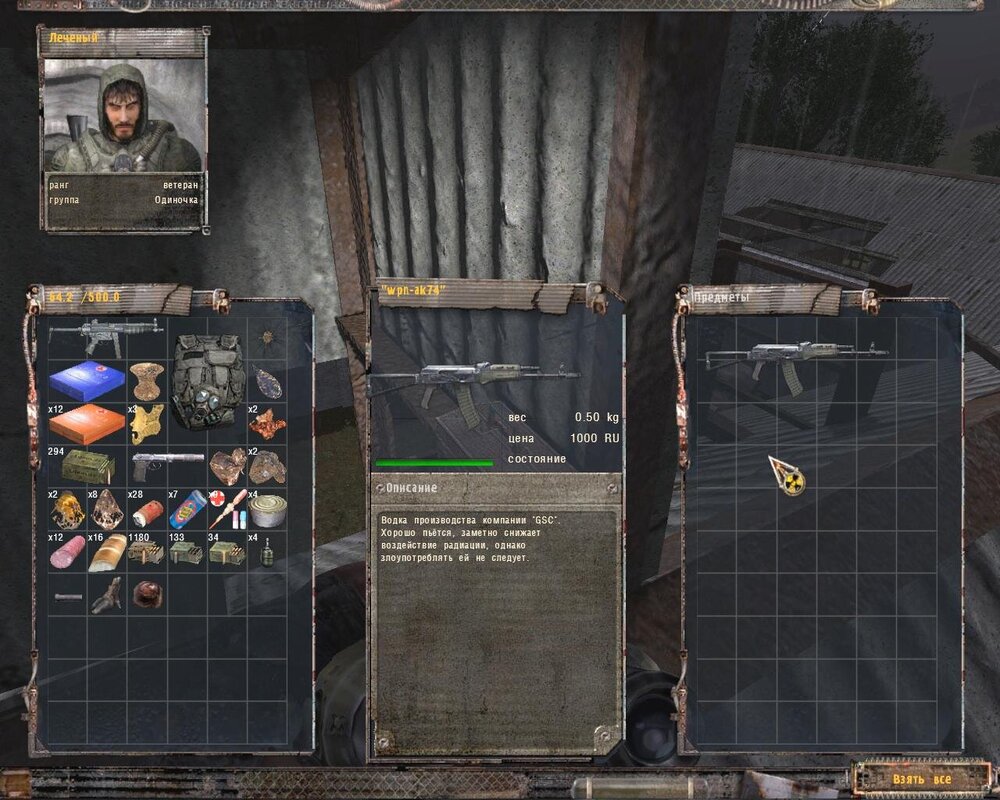Select the spiky urchin artifact
This screenshot has height=800, width=1000.
click(267, 338)
